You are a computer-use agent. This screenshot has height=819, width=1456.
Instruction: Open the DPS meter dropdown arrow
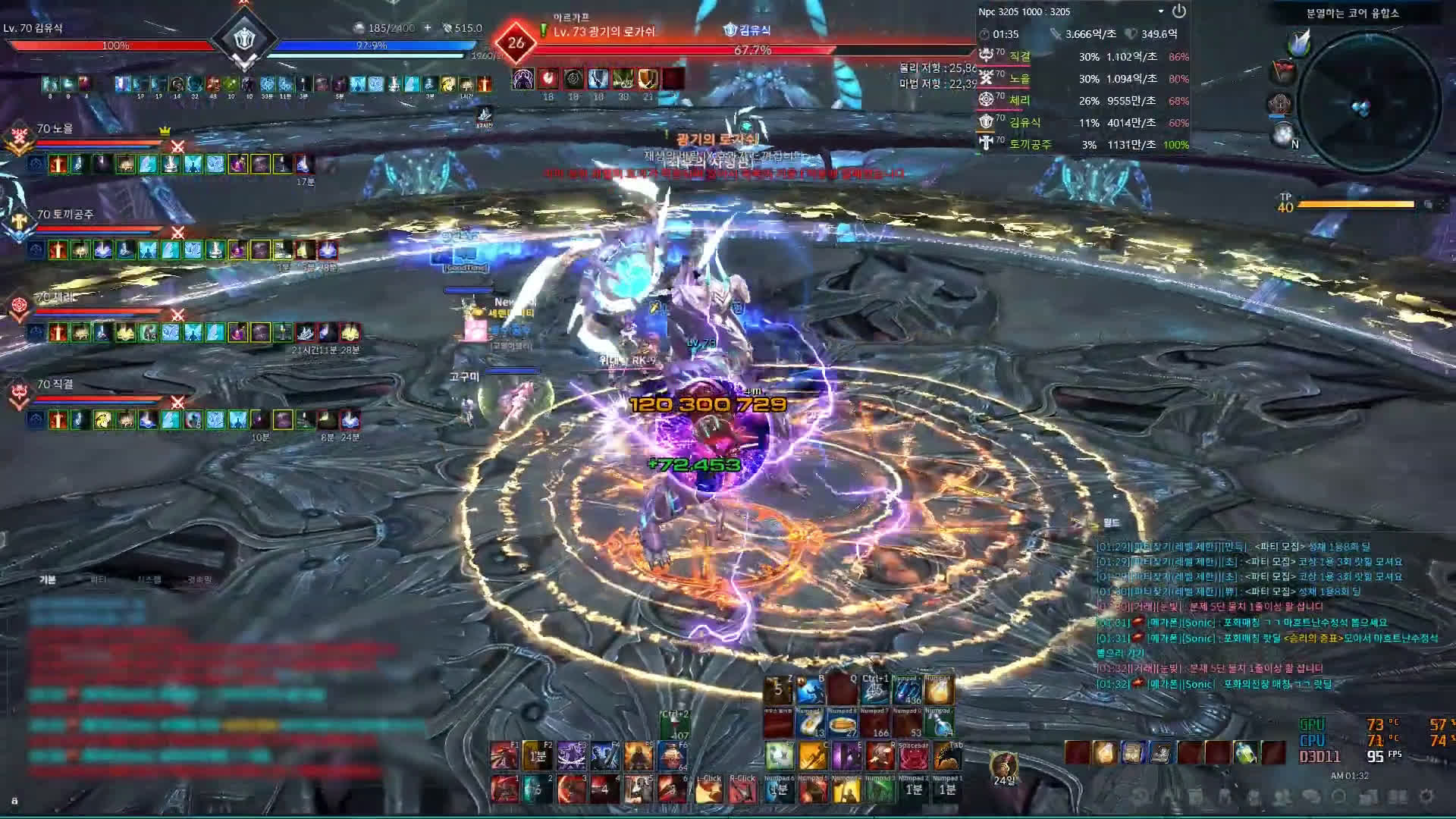(1160, 11)
